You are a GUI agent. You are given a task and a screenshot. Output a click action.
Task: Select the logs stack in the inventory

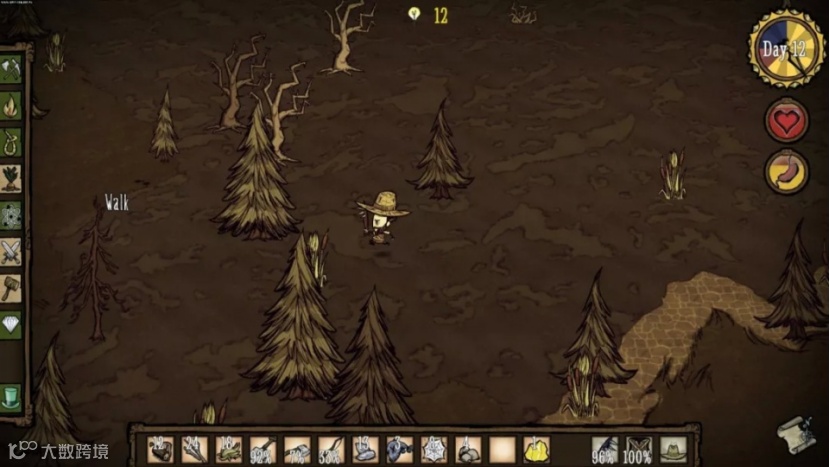pos(160,450)
